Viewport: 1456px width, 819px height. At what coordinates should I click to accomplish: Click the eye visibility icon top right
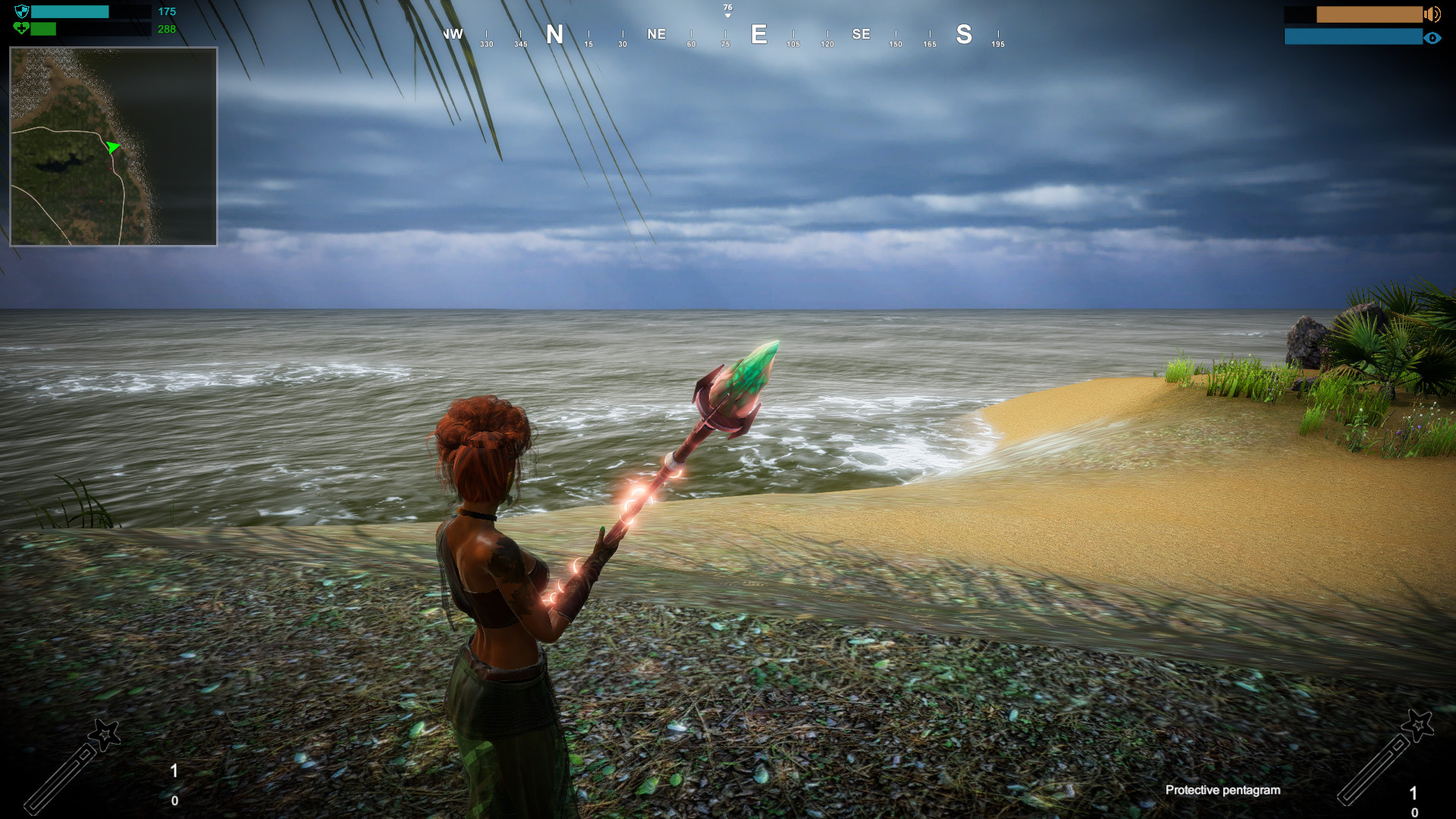point(1434,36)
